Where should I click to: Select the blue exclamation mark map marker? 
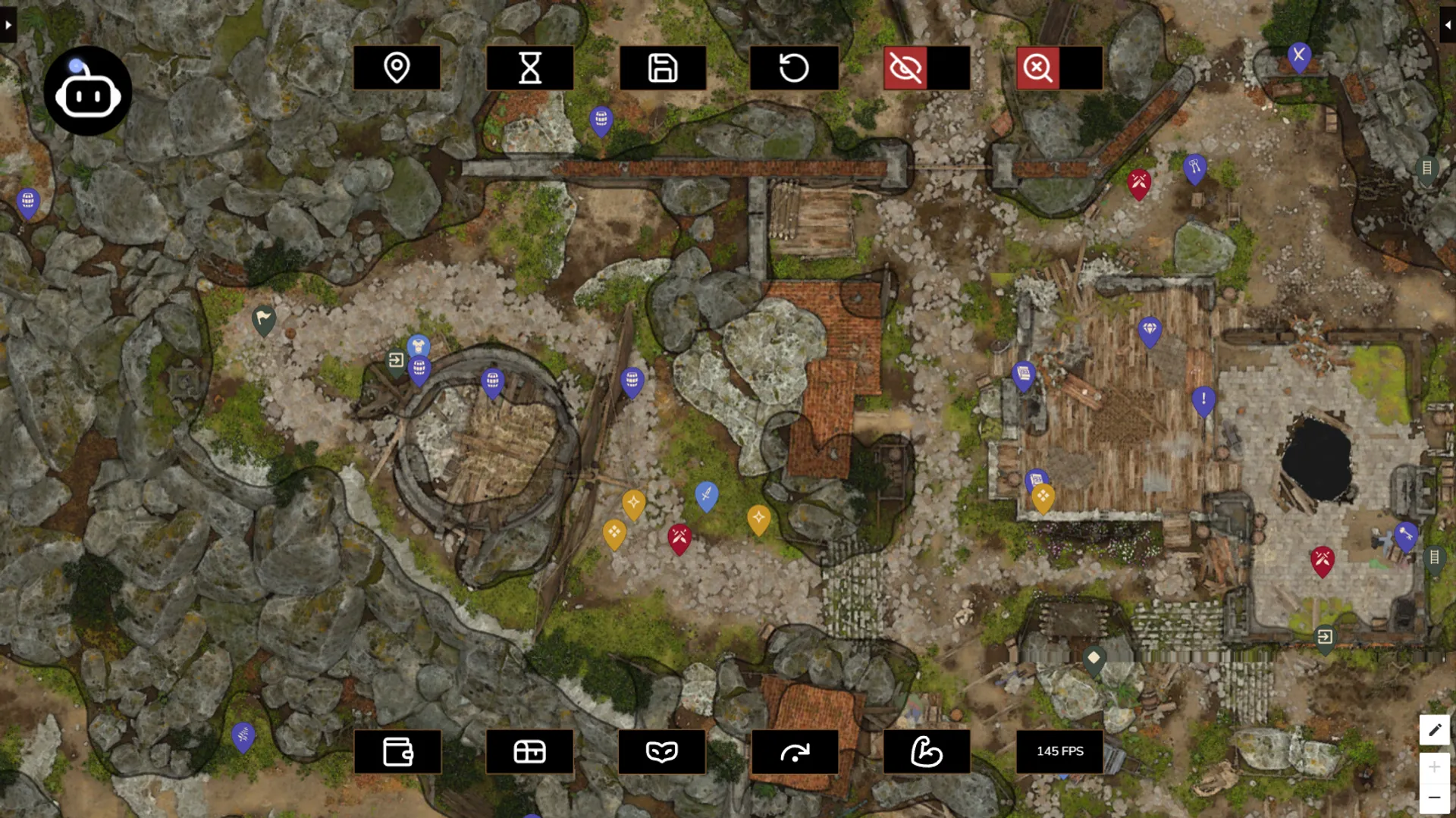(x=1203, y=400)
